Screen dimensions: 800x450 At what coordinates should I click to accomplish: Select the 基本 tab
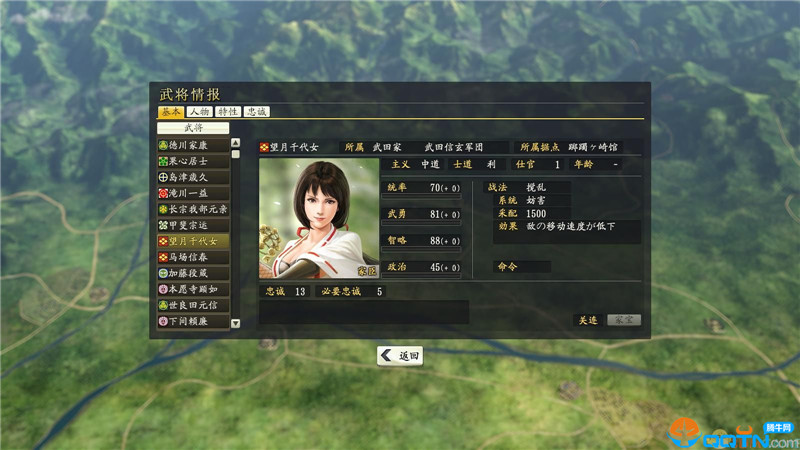coord(171,112)
